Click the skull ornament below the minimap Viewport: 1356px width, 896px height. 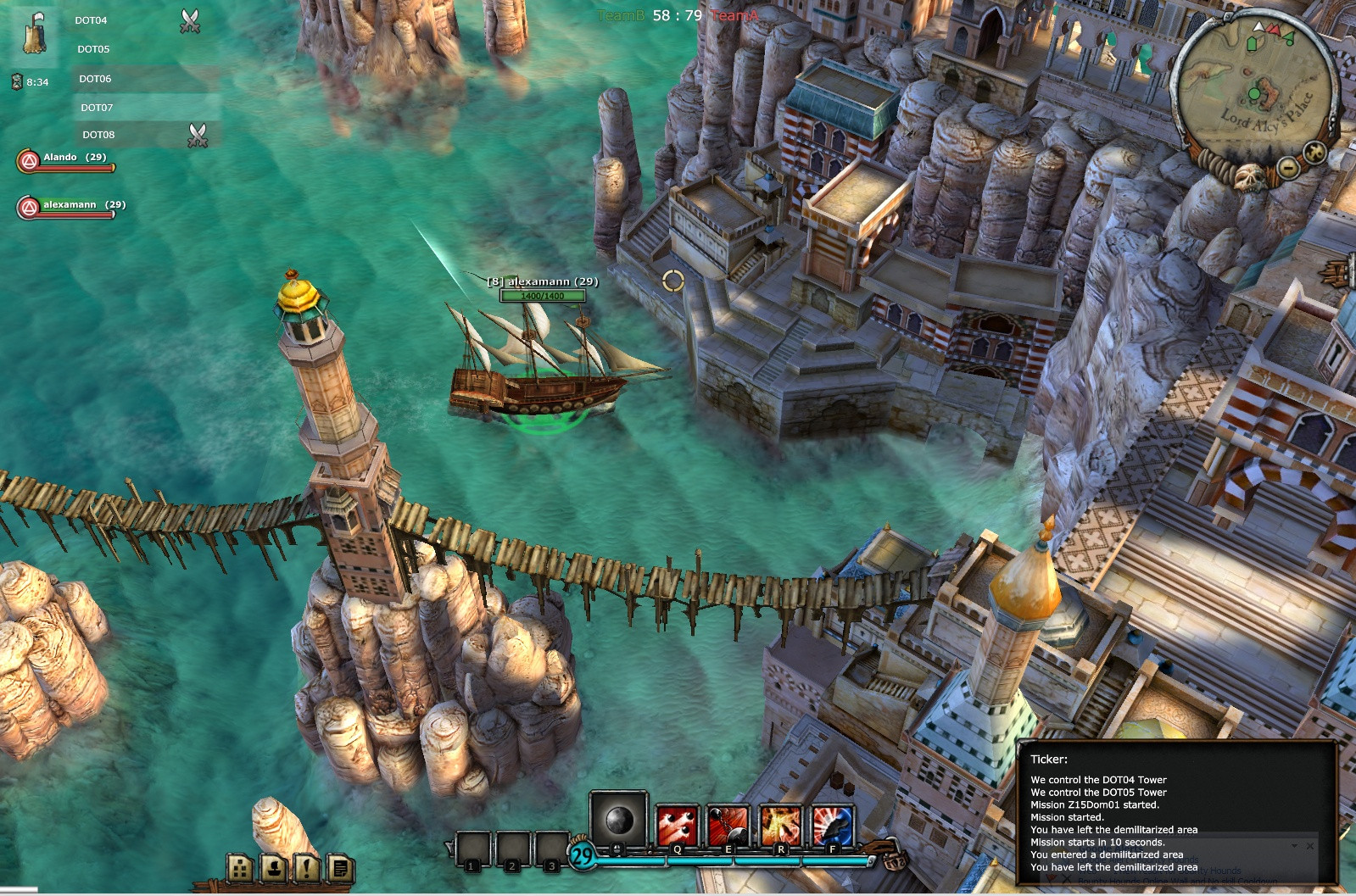click(x=1249, y=178)
